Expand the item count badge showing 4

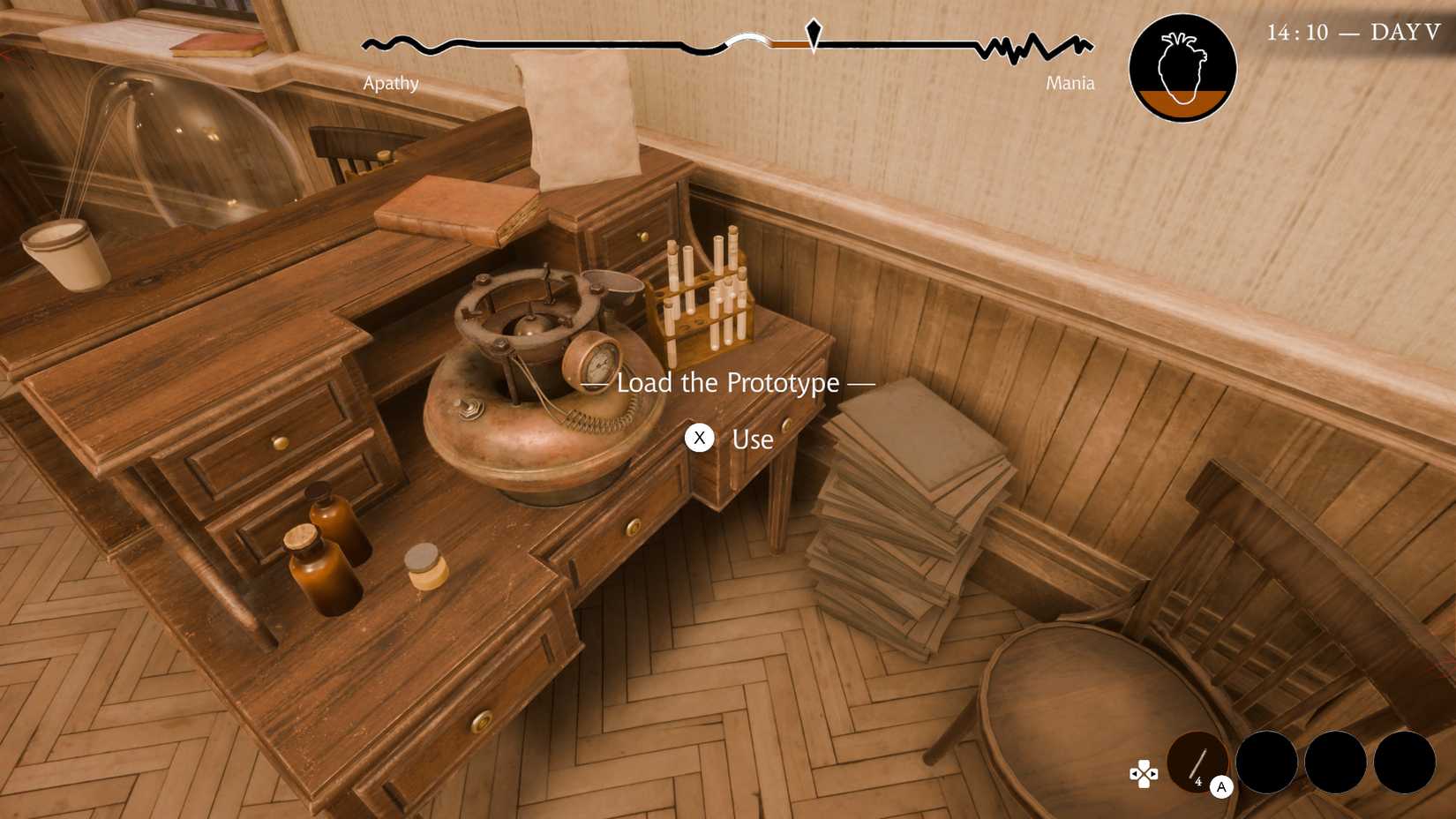[x=1198, y=781]
